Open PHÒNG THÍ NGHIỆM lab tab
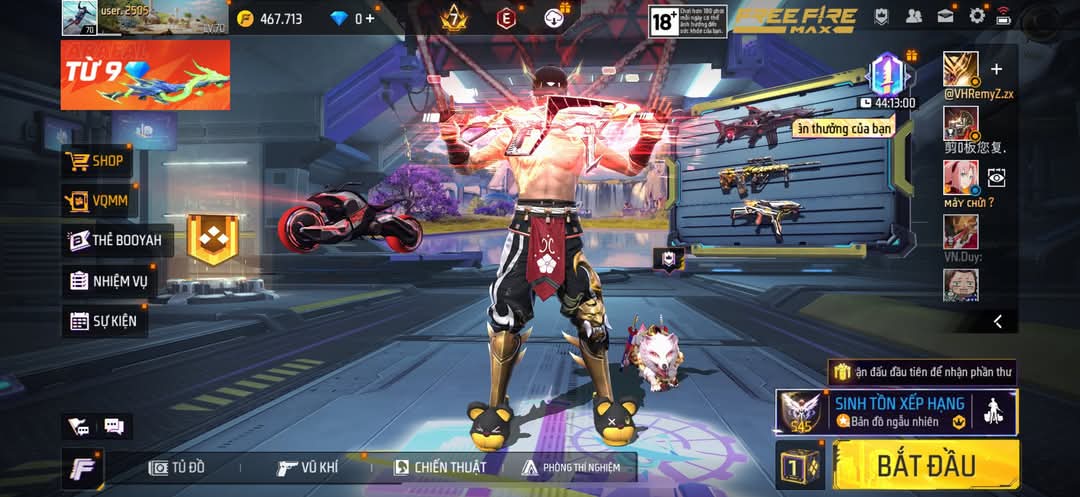The image size is (1080, 497). point(571,467)
